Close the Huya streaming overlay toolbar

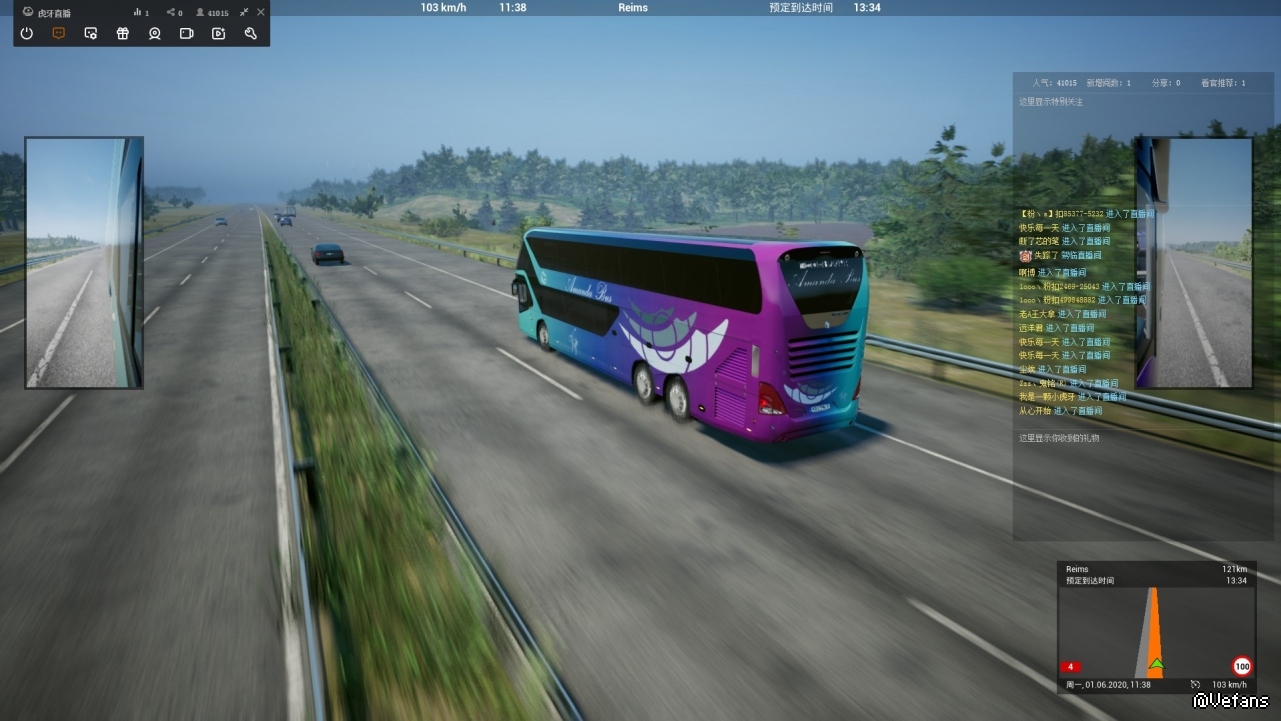click(x=261, y=12)
